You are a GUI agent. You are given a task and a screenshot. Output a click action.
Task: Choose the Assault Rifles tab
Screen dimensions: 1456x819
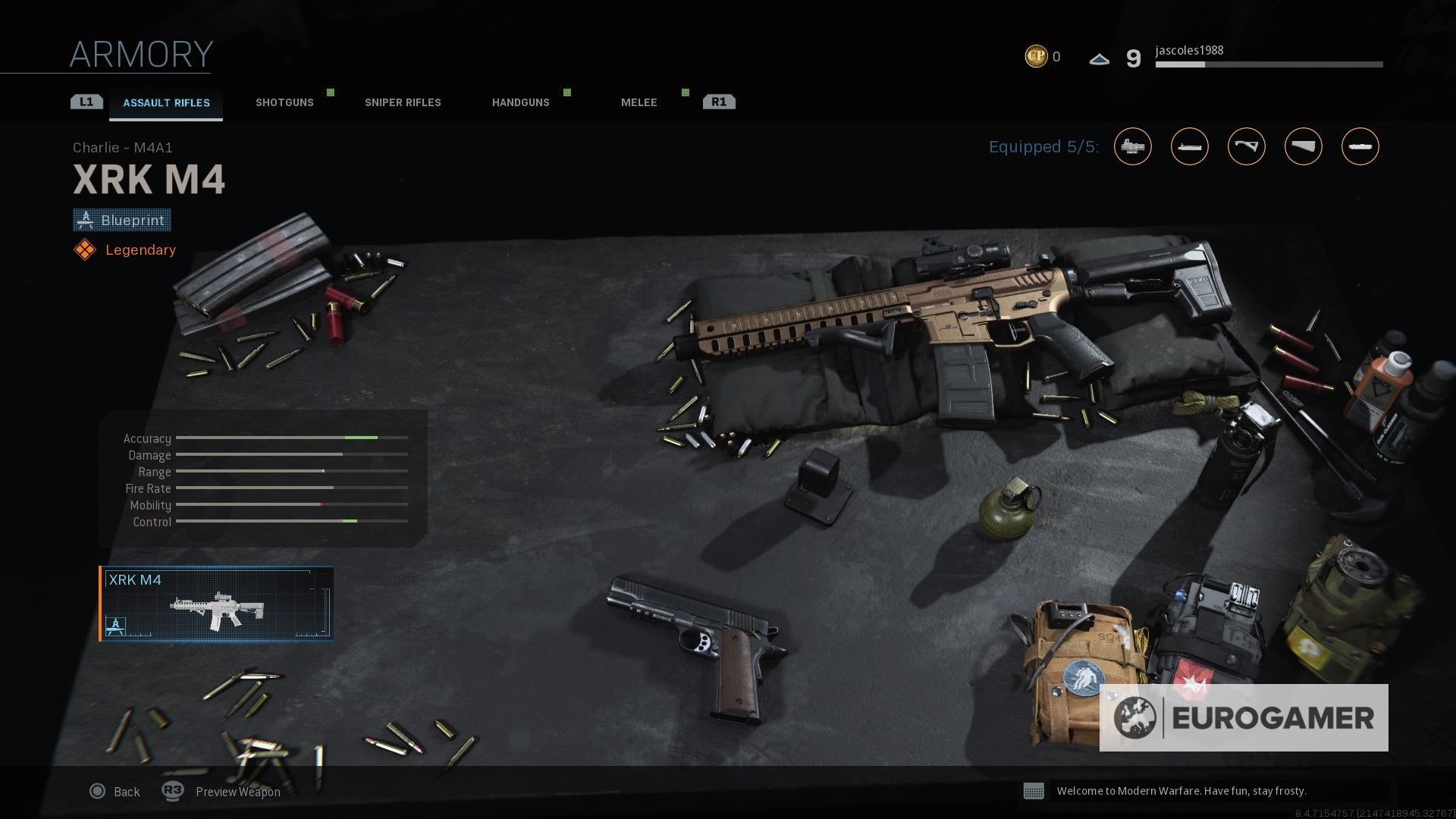click(x=166, y=103)
